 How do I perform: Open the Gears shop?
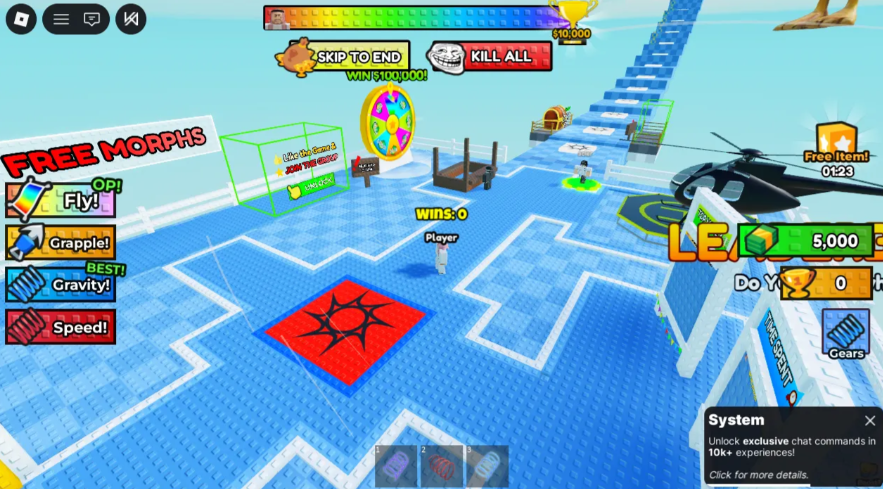pyautogui.click(x=845, y=332)
